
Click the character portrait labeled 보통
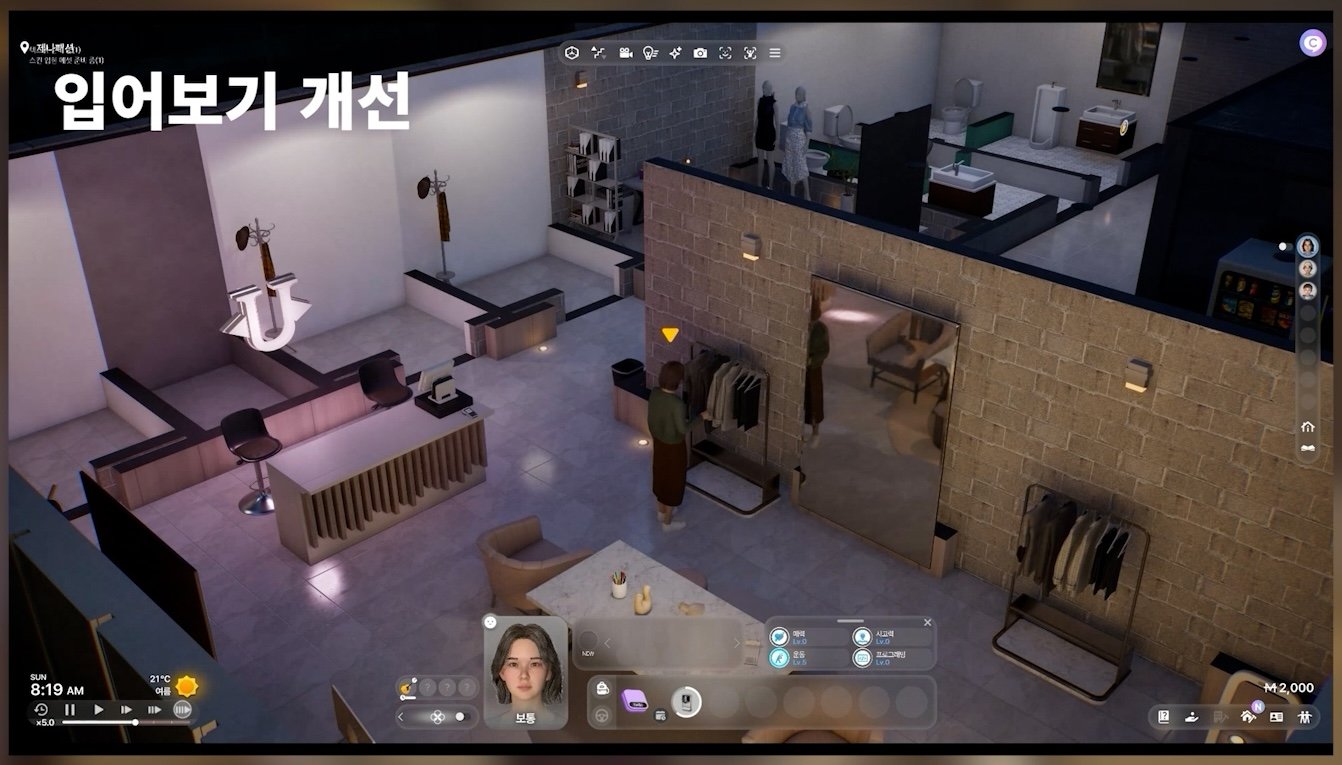point(525,671)
